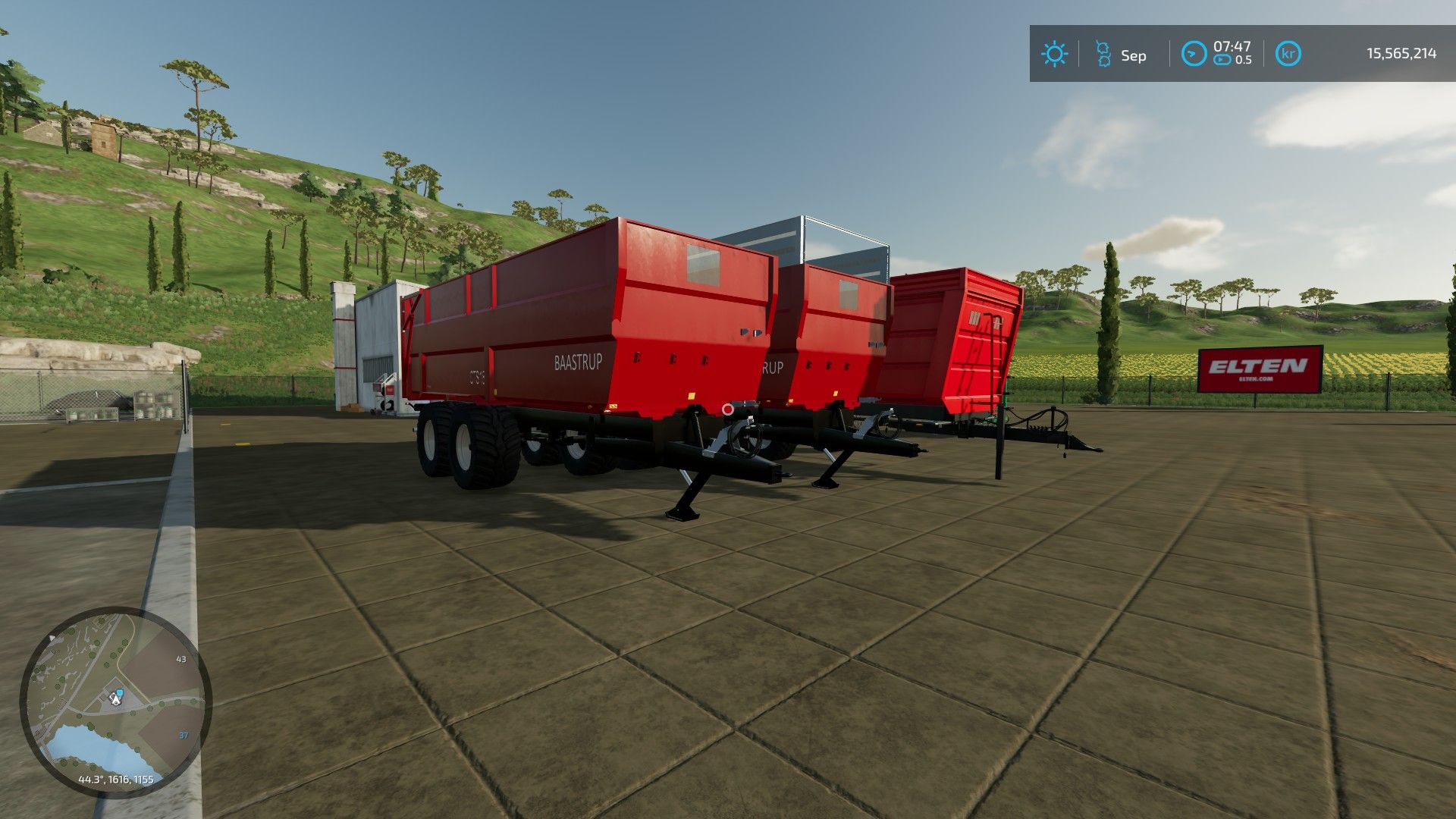Viewport: 1456px width, 819px height.
Task: Select the player arrow marker on the minimap
Action: 115,700
